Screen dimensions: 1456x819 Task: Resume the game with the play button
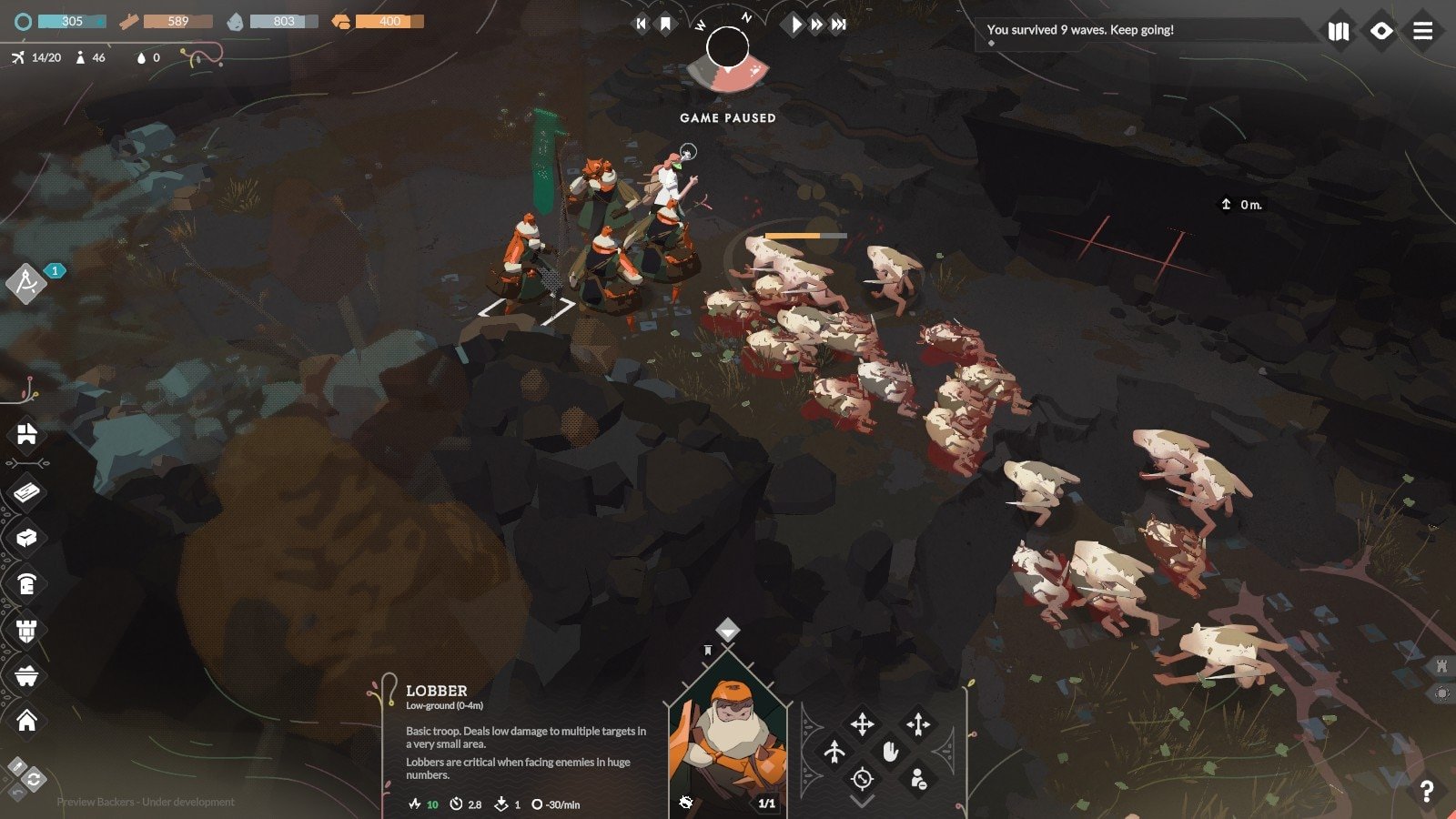coord(796,25)
